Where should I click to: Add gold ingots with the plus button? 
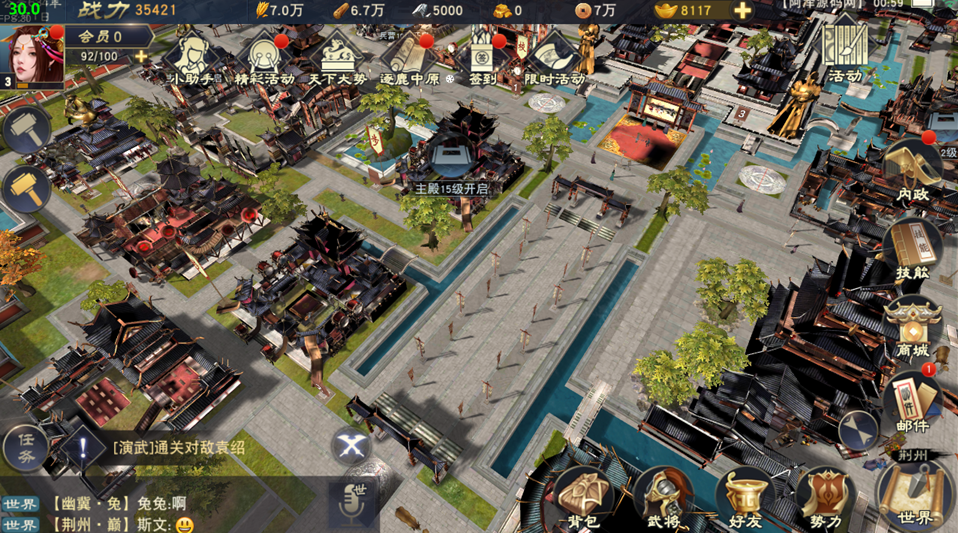tap(743, 11)
